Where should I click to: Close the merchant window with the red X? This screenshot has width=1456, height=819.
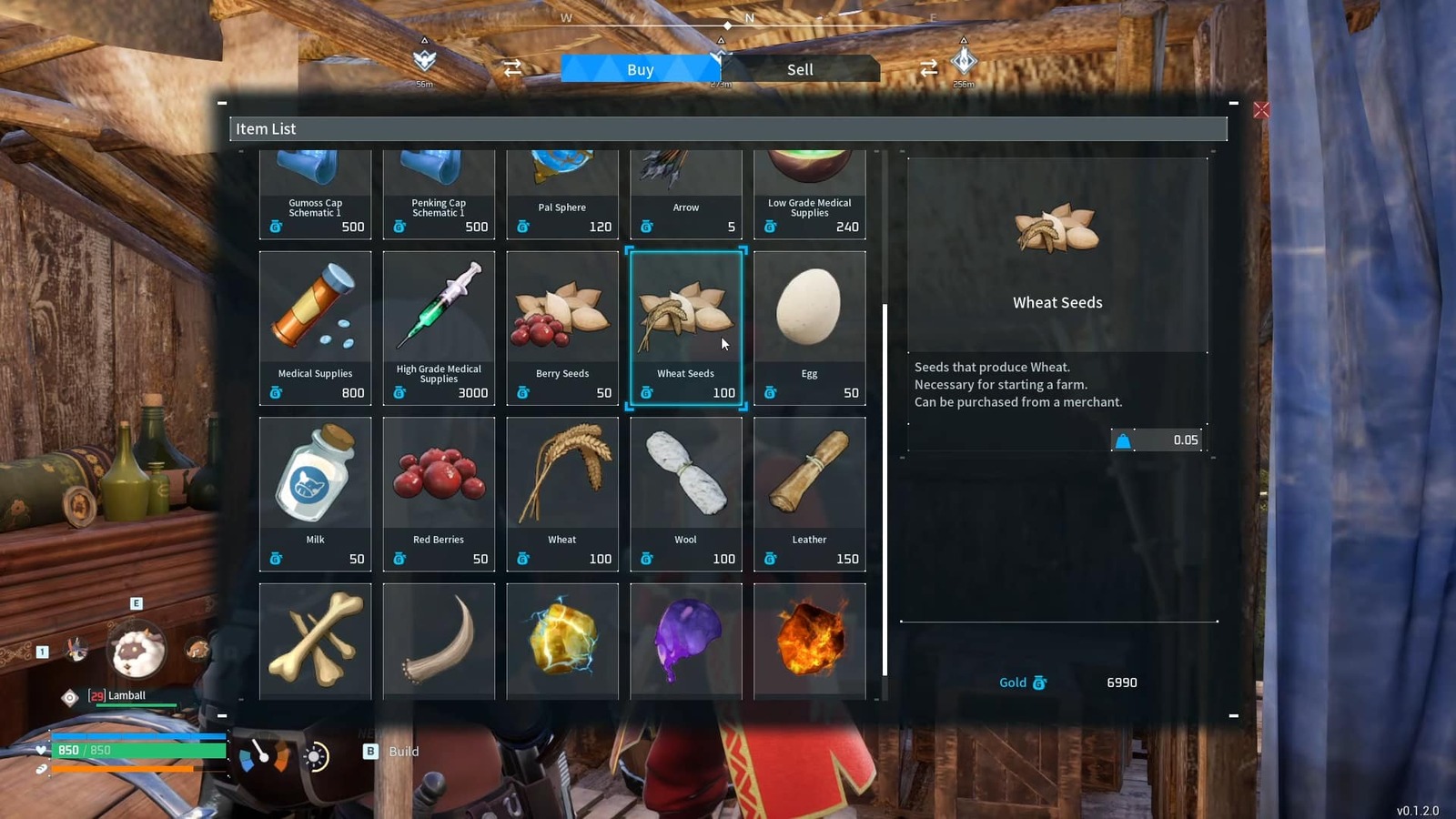point(1261,109)
